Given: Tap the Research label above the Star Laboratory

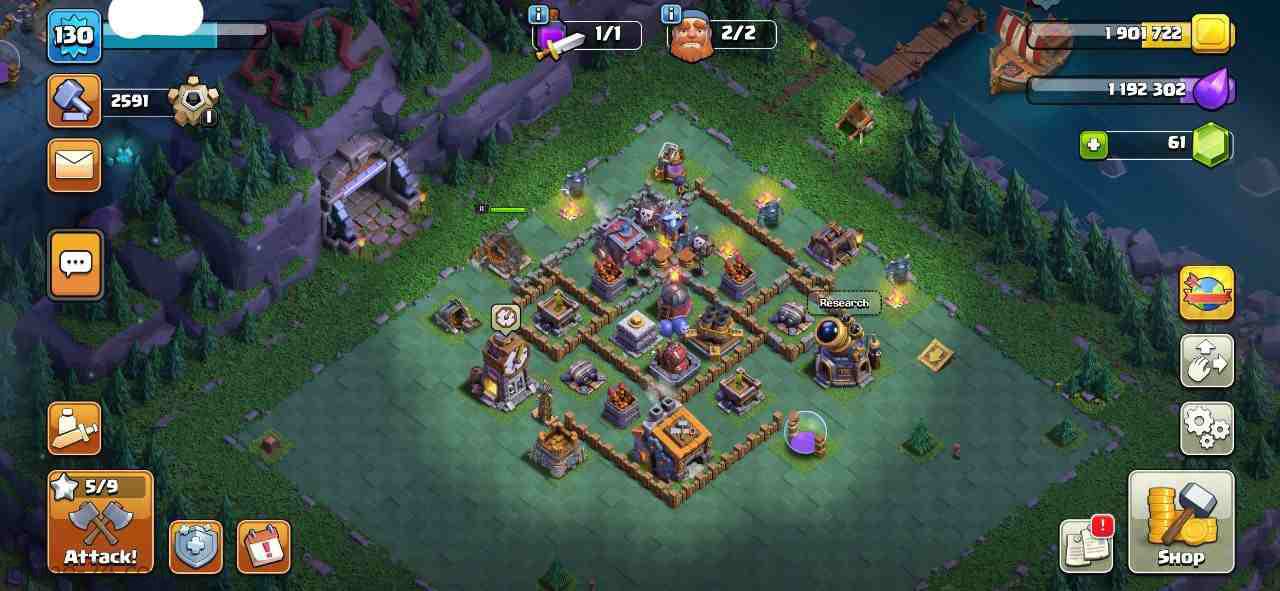Looking at the screenshot, I should [x=844, y=303].
